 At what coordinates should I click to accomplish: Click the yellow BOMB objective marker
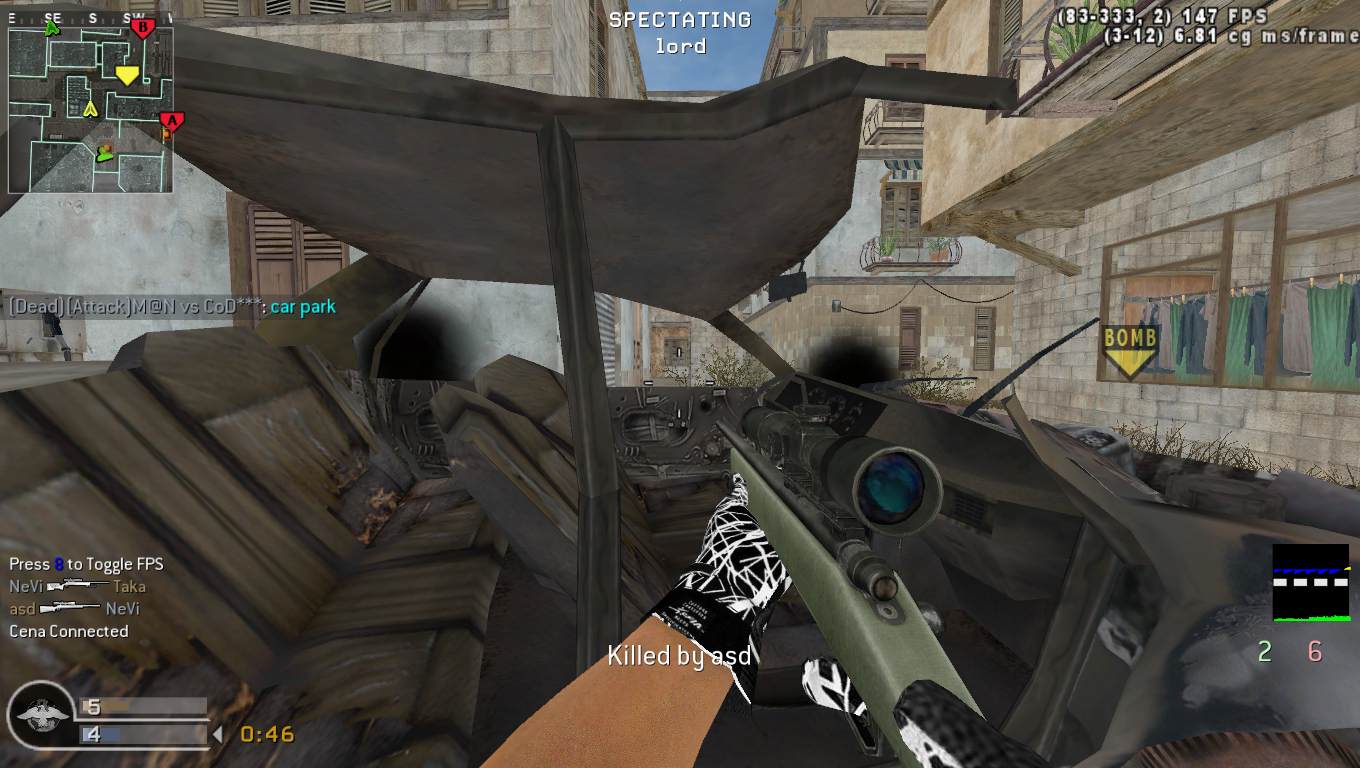[x=1129, y=350]
